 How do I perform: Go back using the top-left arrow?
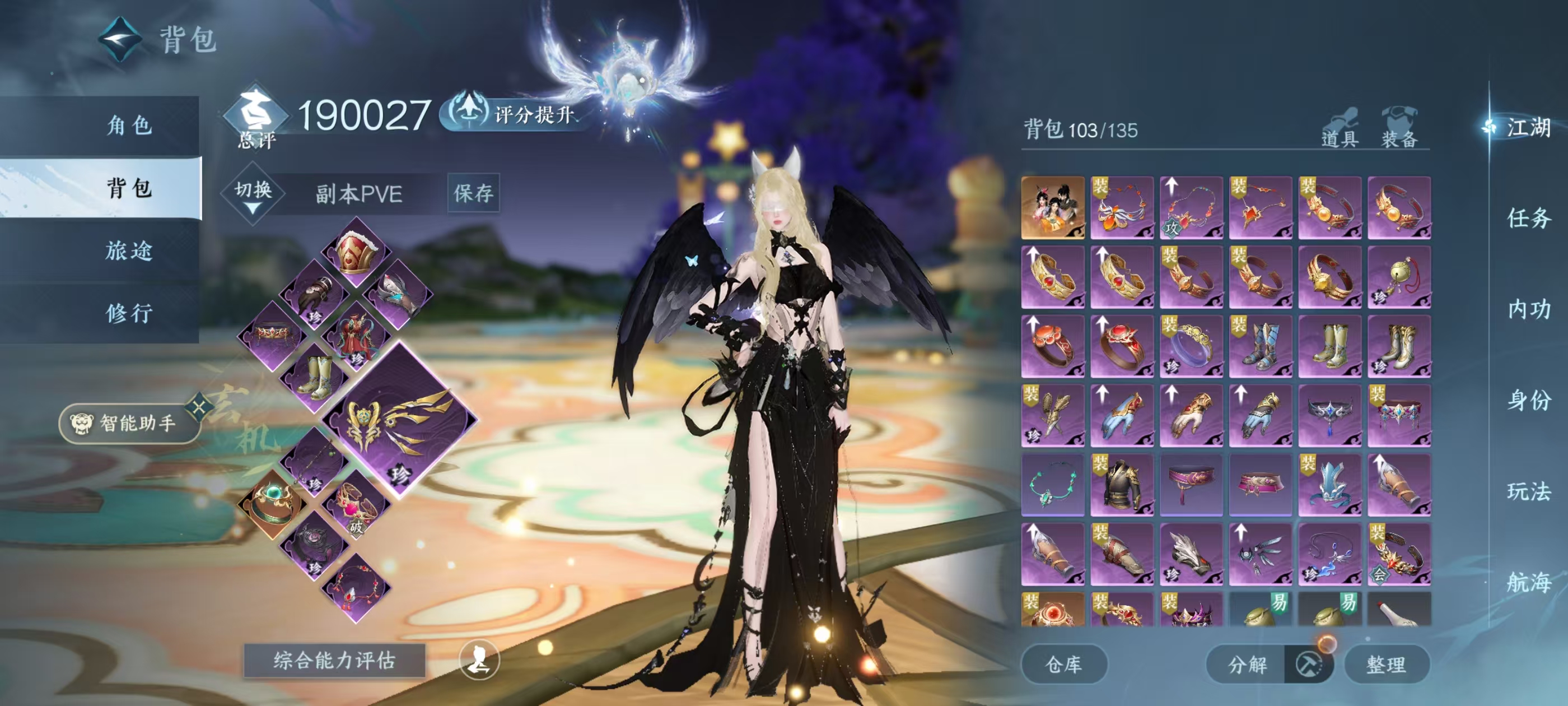(120, 40)
